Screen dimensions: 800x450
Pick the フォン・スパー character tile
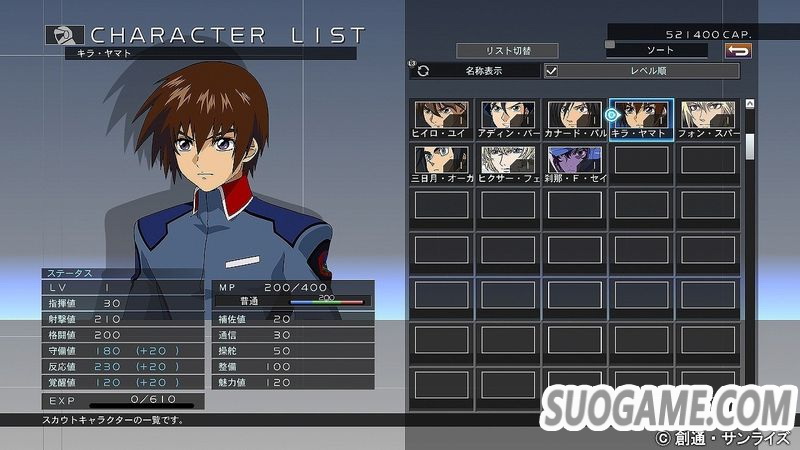(x=708, y=120)
